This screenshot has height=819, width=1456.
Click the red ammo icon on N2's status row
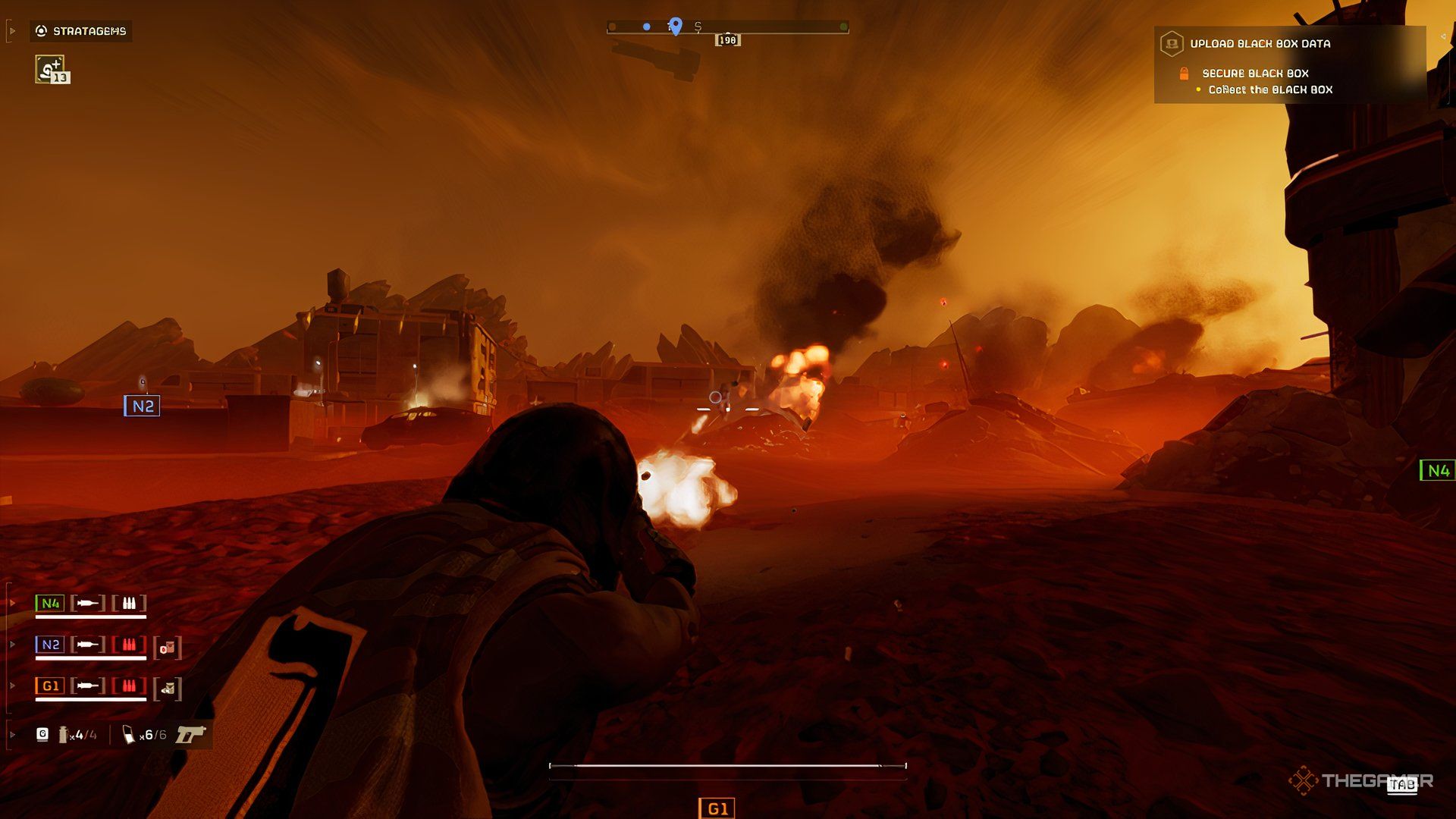coord(130,644)
